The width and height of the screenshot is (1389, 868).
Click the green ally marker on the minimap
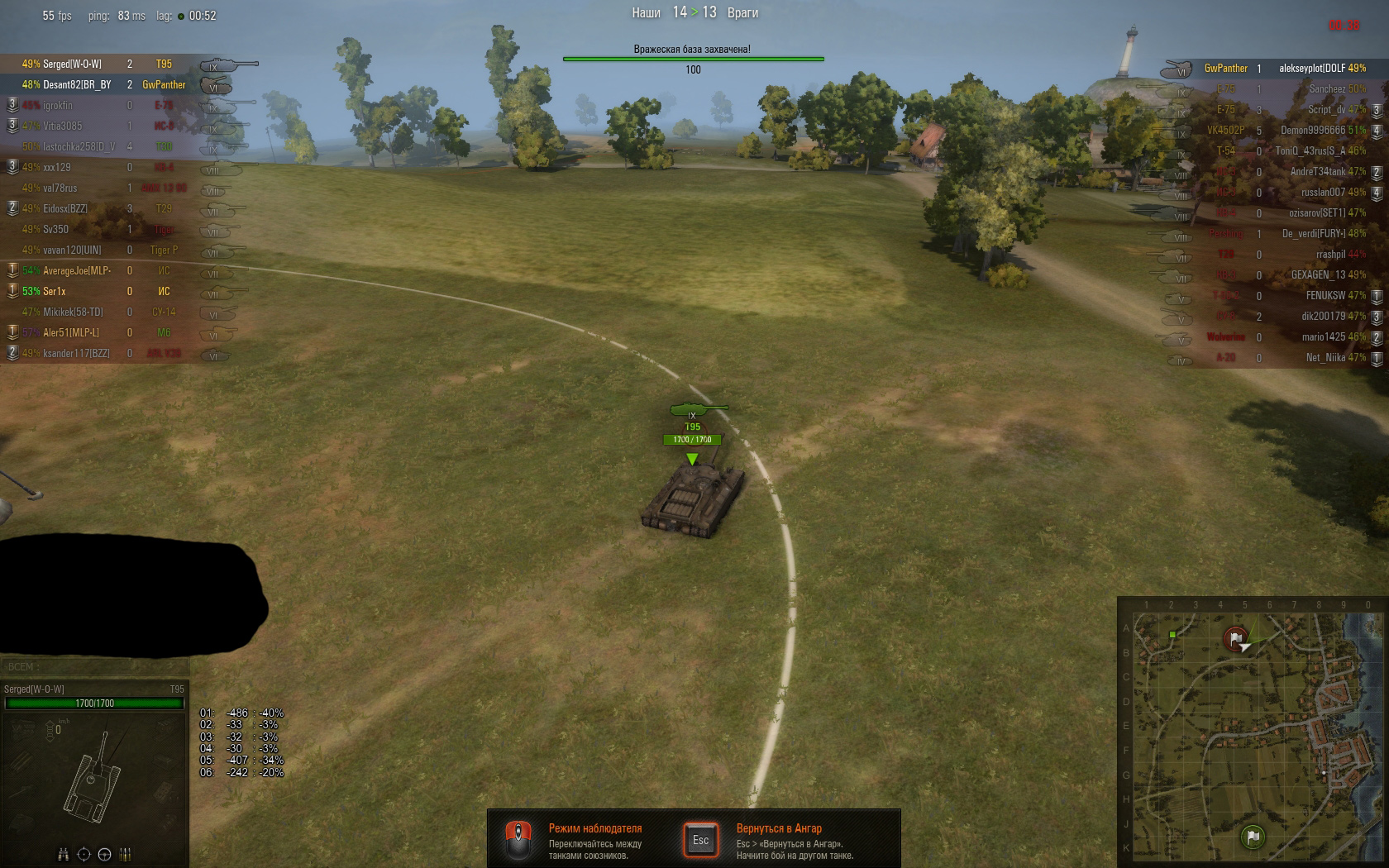tap(1173, 634)
